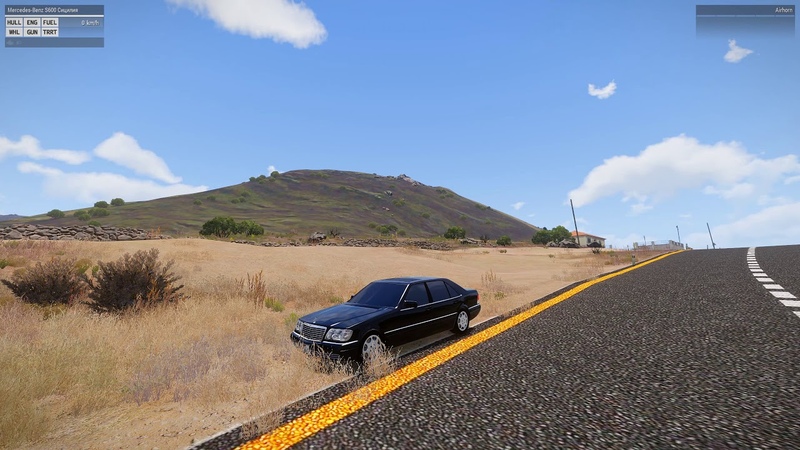This screenshot has height=450, width=800.
Task: Select the TRRT turret status indicator
Action: coord(50,32)
